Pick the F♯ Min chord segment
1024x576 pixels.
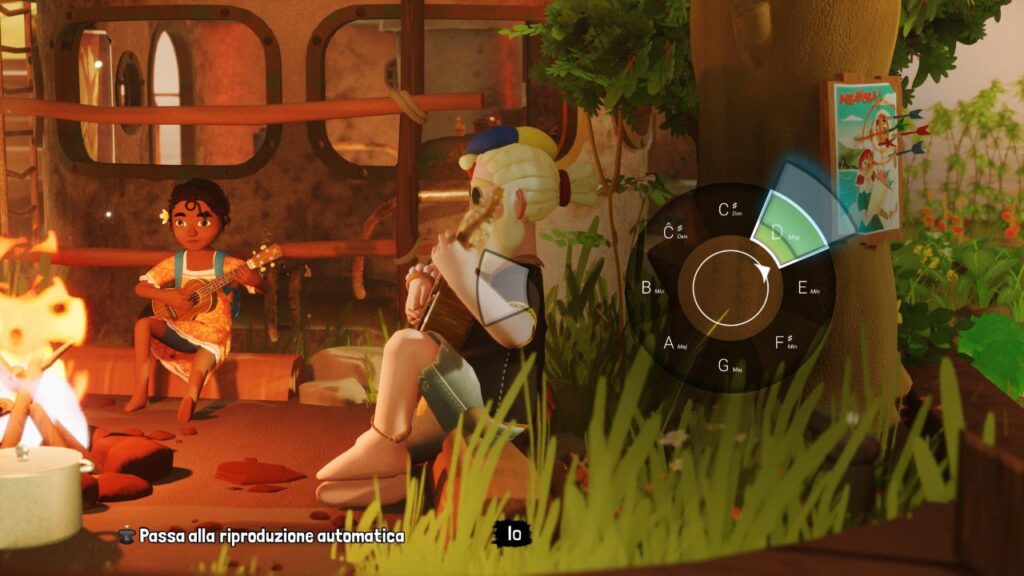tap(786, 343)
